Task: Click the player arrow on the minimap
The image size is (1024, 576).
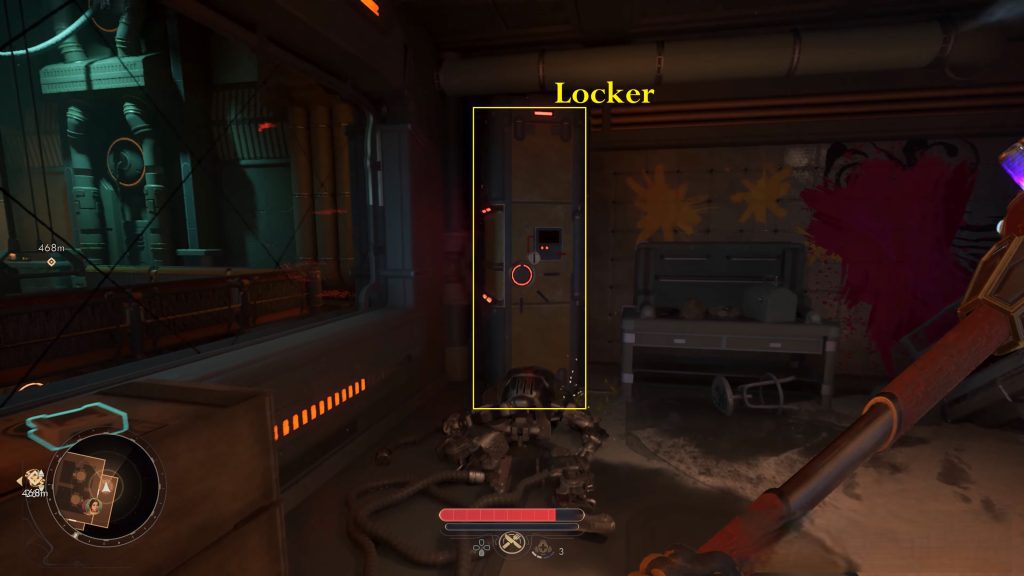Action: pos(106,488)
